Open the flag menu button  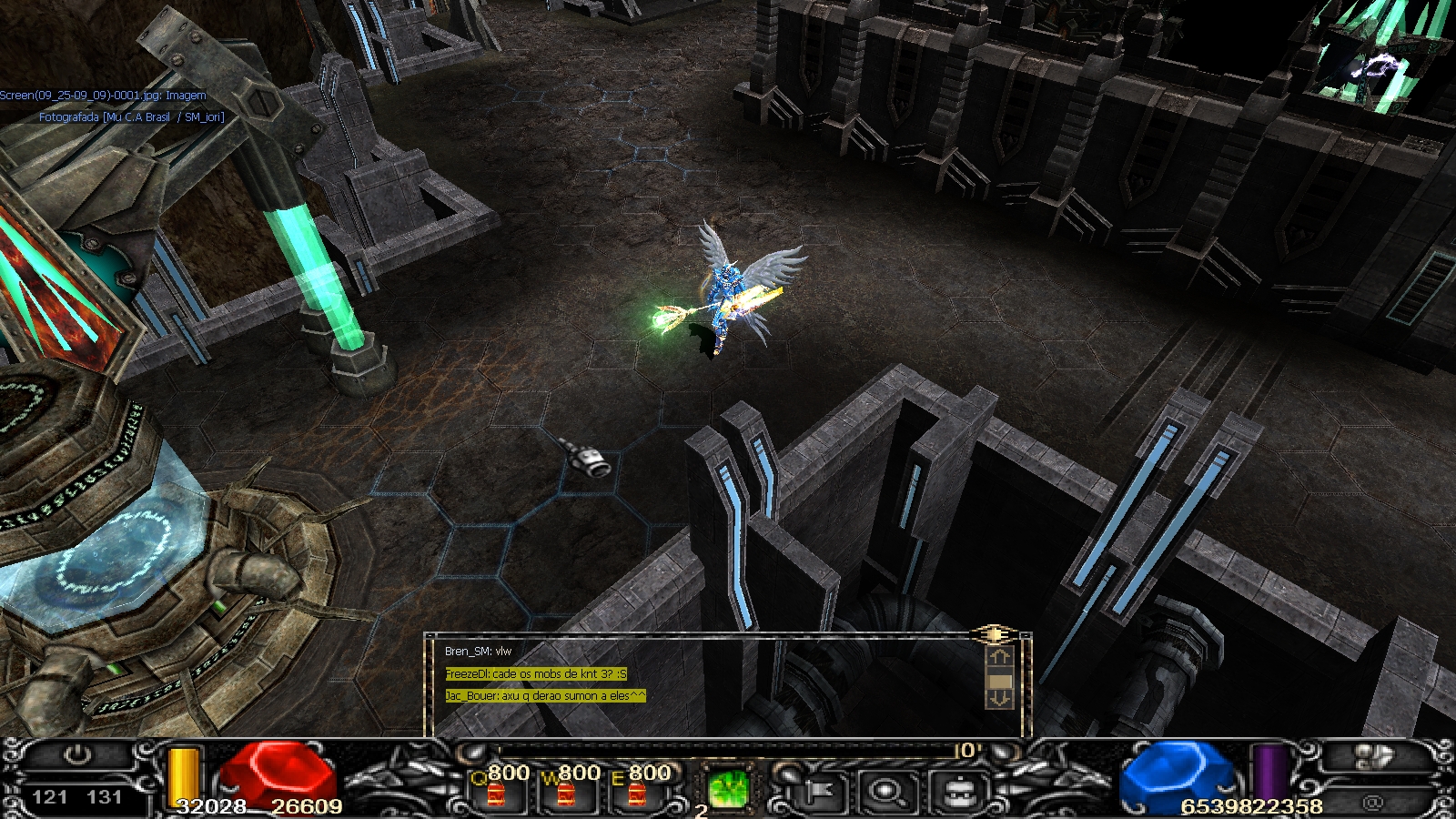816,792
